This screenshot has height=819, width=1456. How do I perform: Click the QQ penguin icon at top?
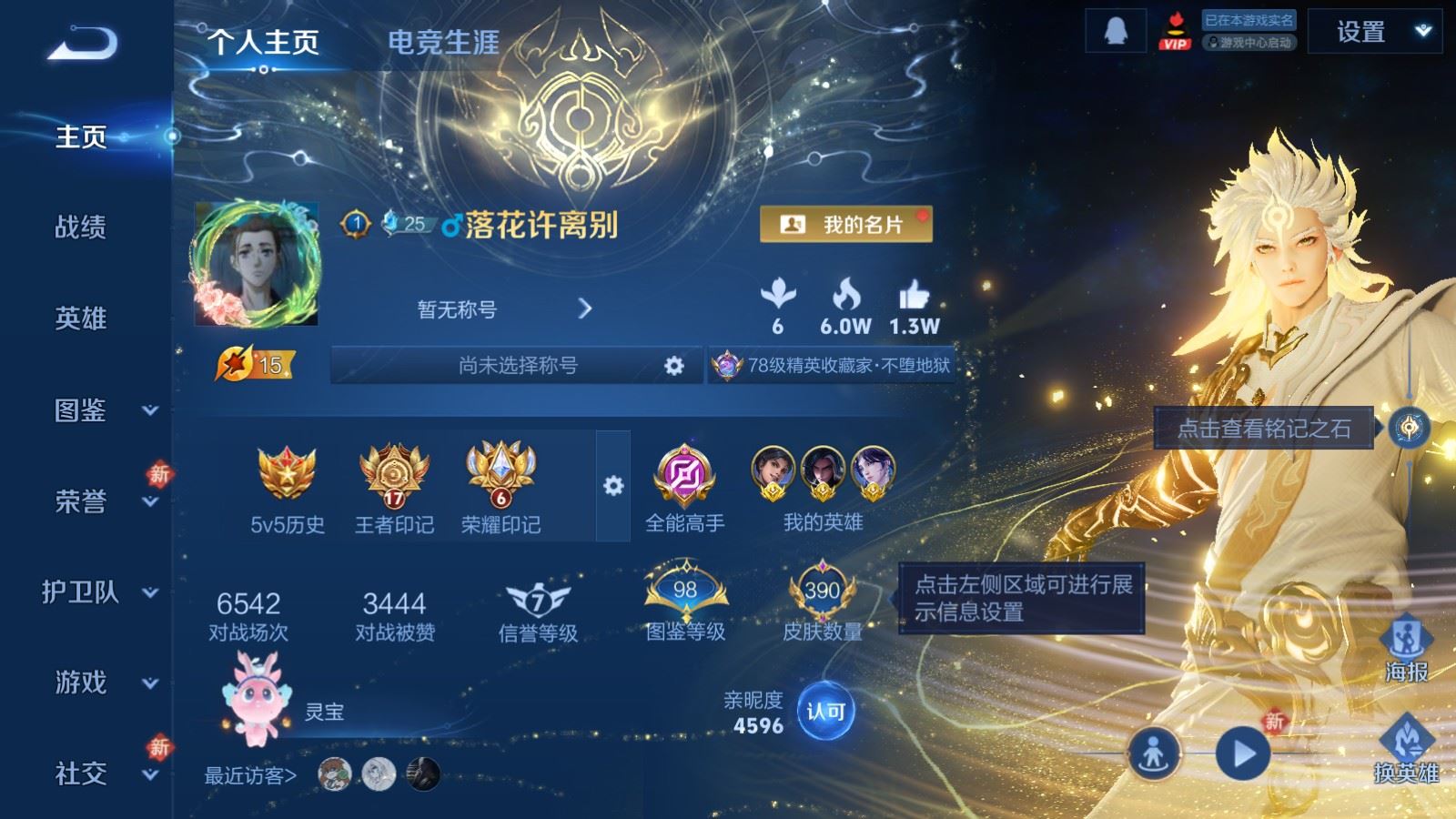[x=1115, y=29]
